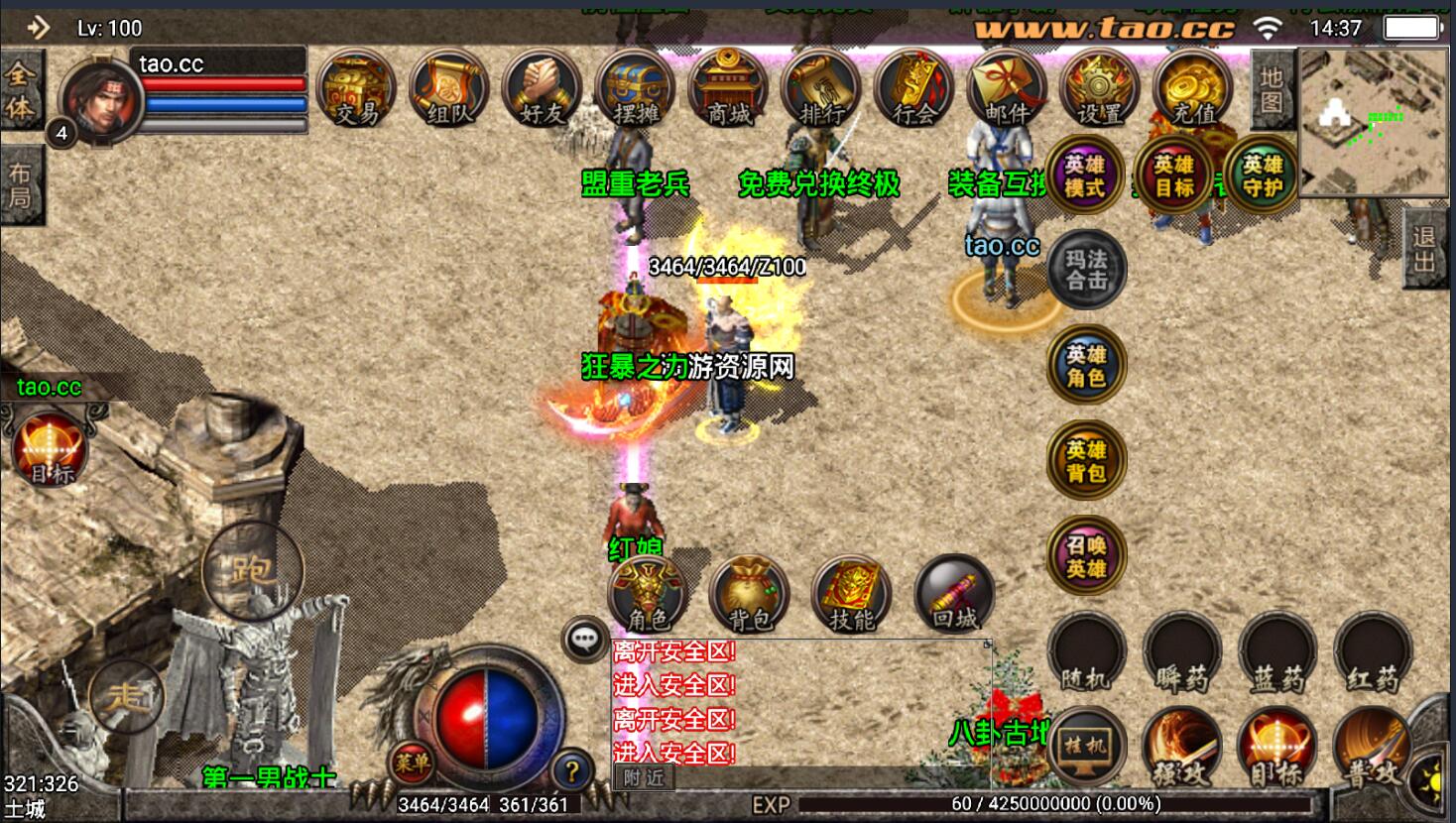Open the chat speech bubble
This screenshot has width=1456, height=823.
[x=585, y=640]
